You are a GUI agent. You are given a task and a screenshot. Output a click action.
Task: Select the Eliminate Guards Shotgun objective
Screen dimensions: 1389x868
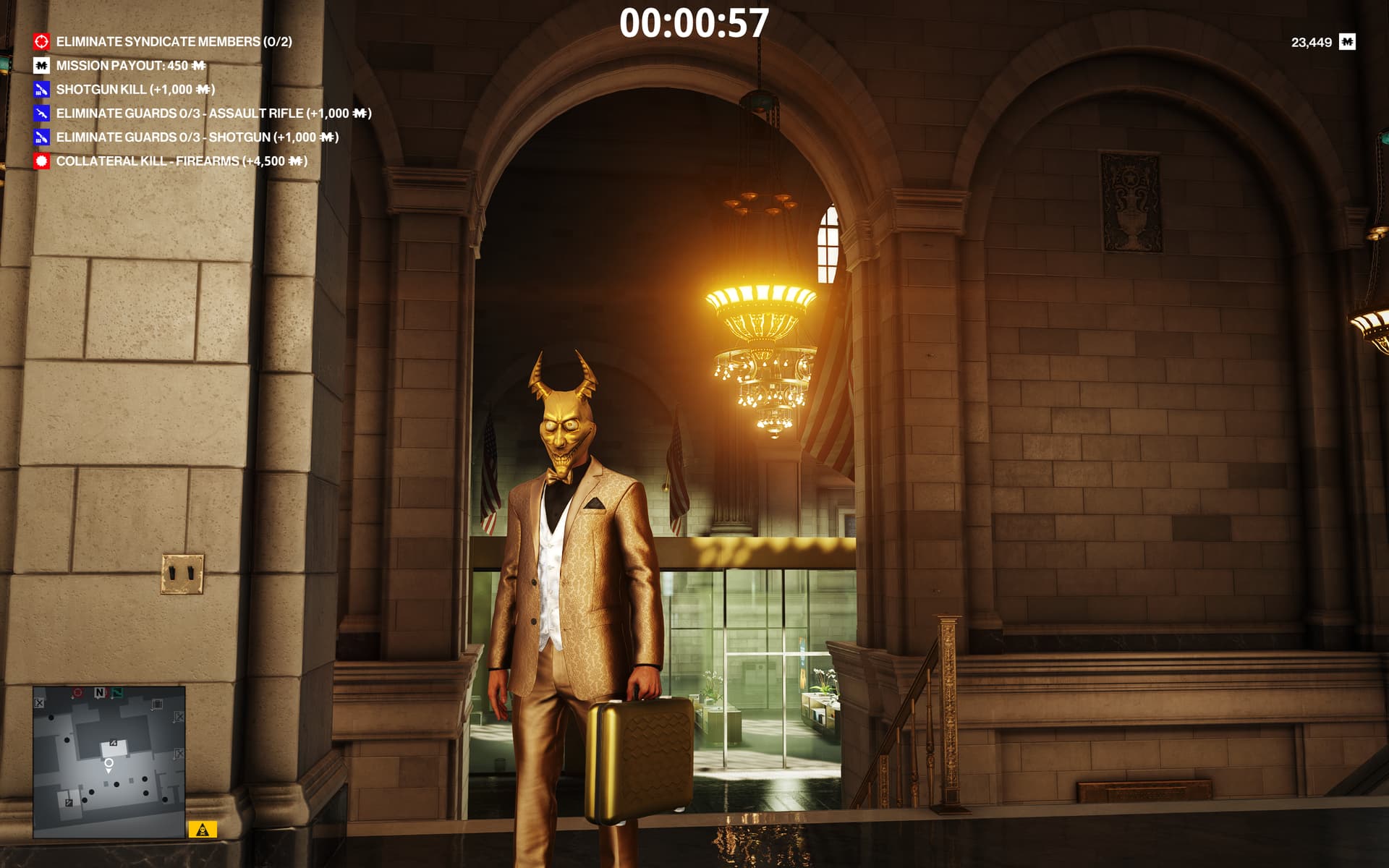pyautogui.click(x=197, y=137)
